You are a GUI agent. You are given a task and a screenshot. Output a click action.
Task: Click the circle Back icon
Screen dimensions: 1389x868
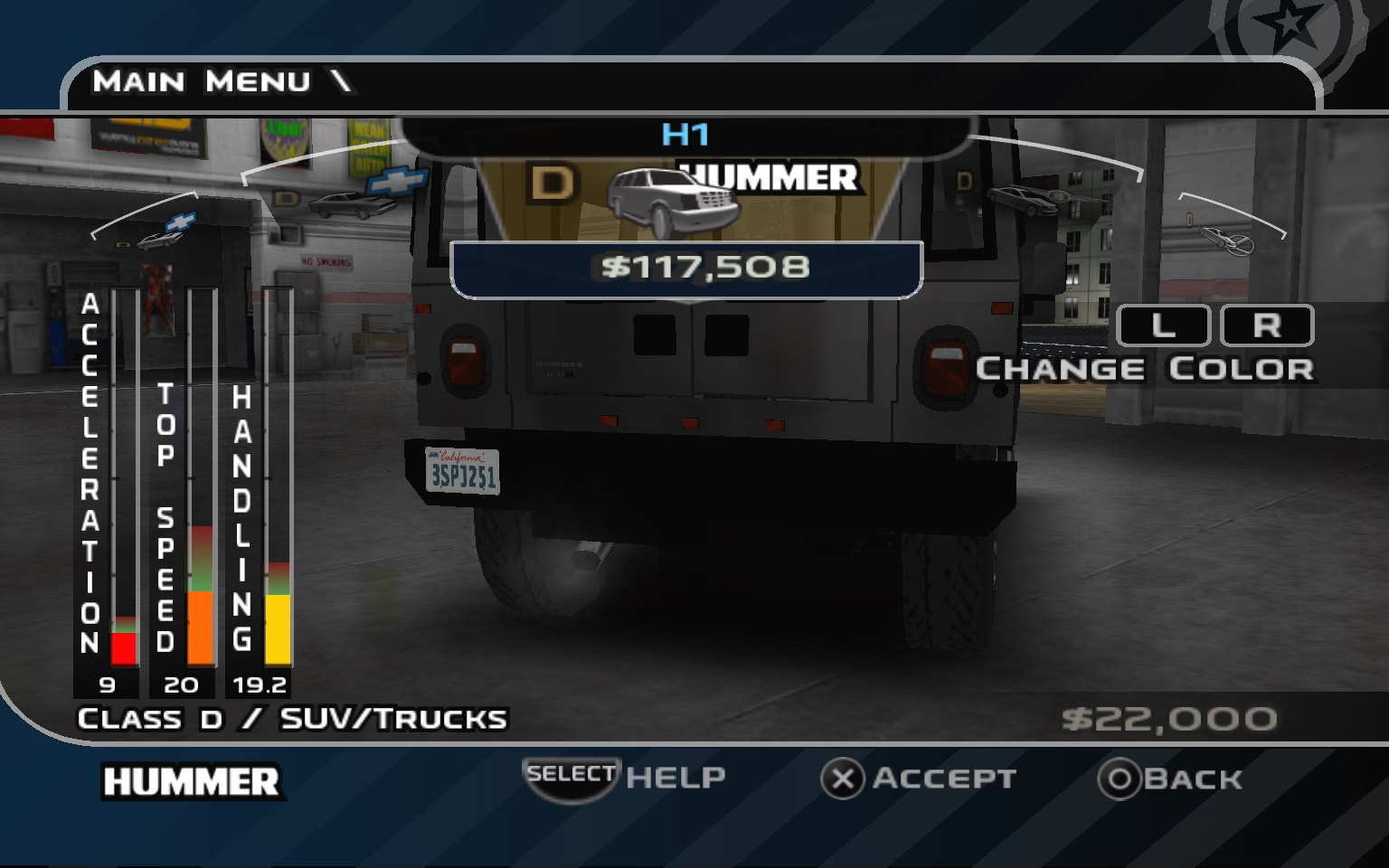(x=1121, y=777)
